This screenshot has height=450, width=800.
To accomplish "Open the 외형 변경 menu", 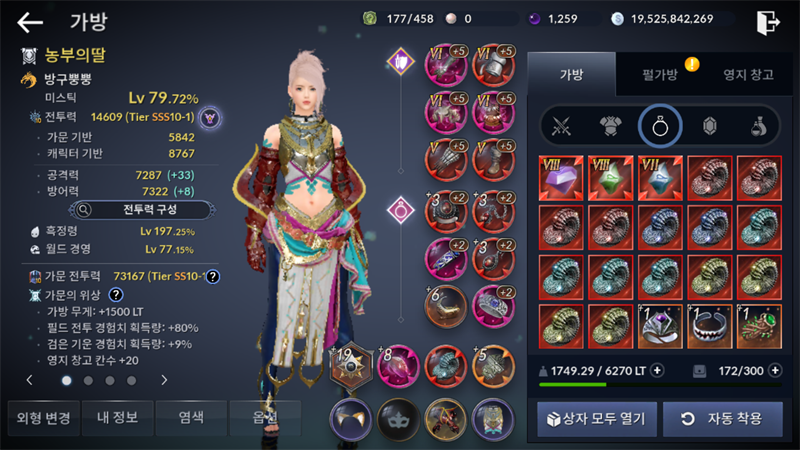I will 40,417.
